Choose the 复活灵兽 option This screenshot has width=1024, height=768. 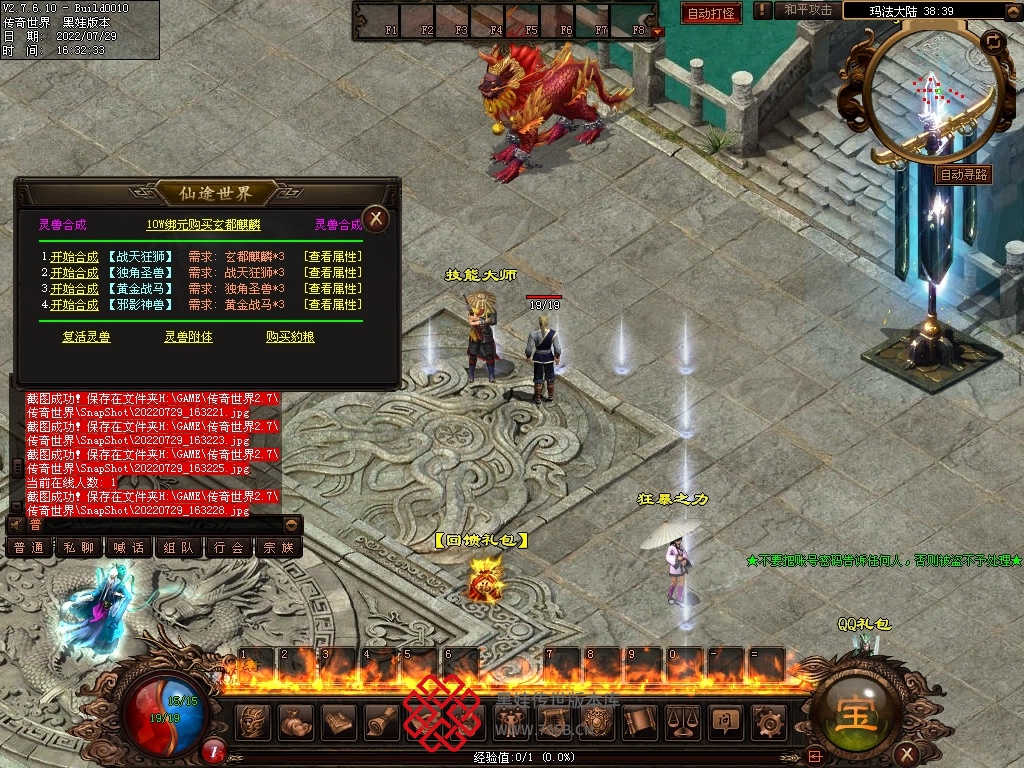[x=86, y=337]
